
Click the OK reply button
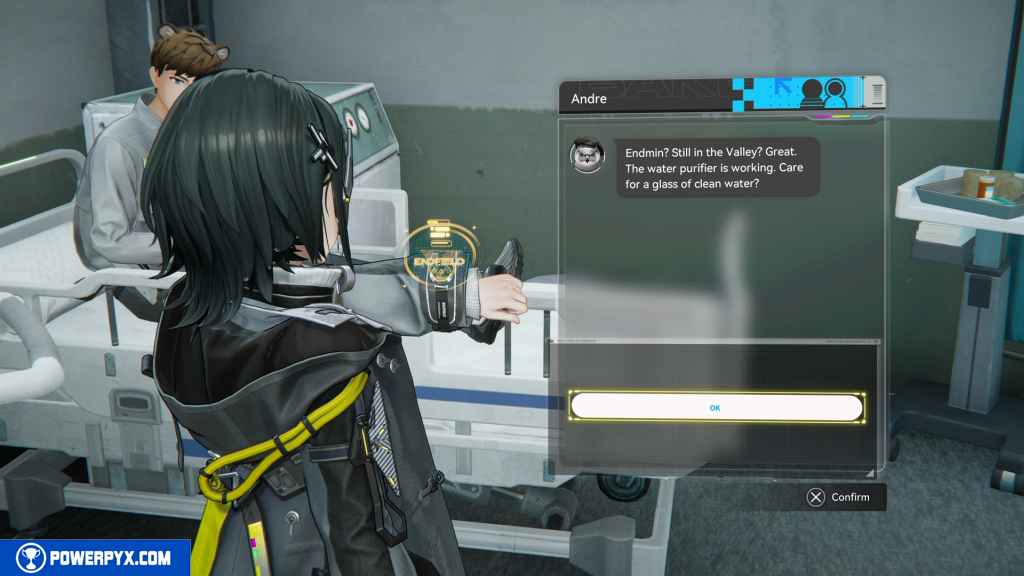[716, 408]
